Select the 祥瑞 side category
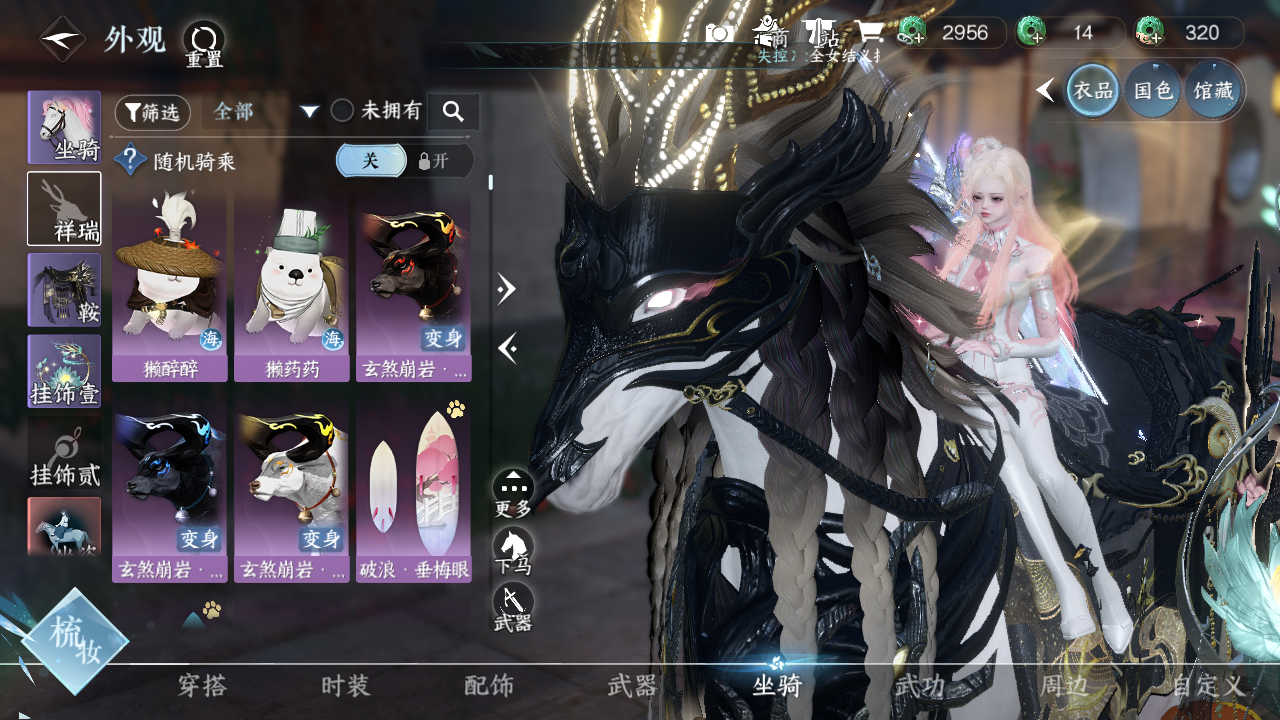1280x720 pixels. [x=64, y=208]
